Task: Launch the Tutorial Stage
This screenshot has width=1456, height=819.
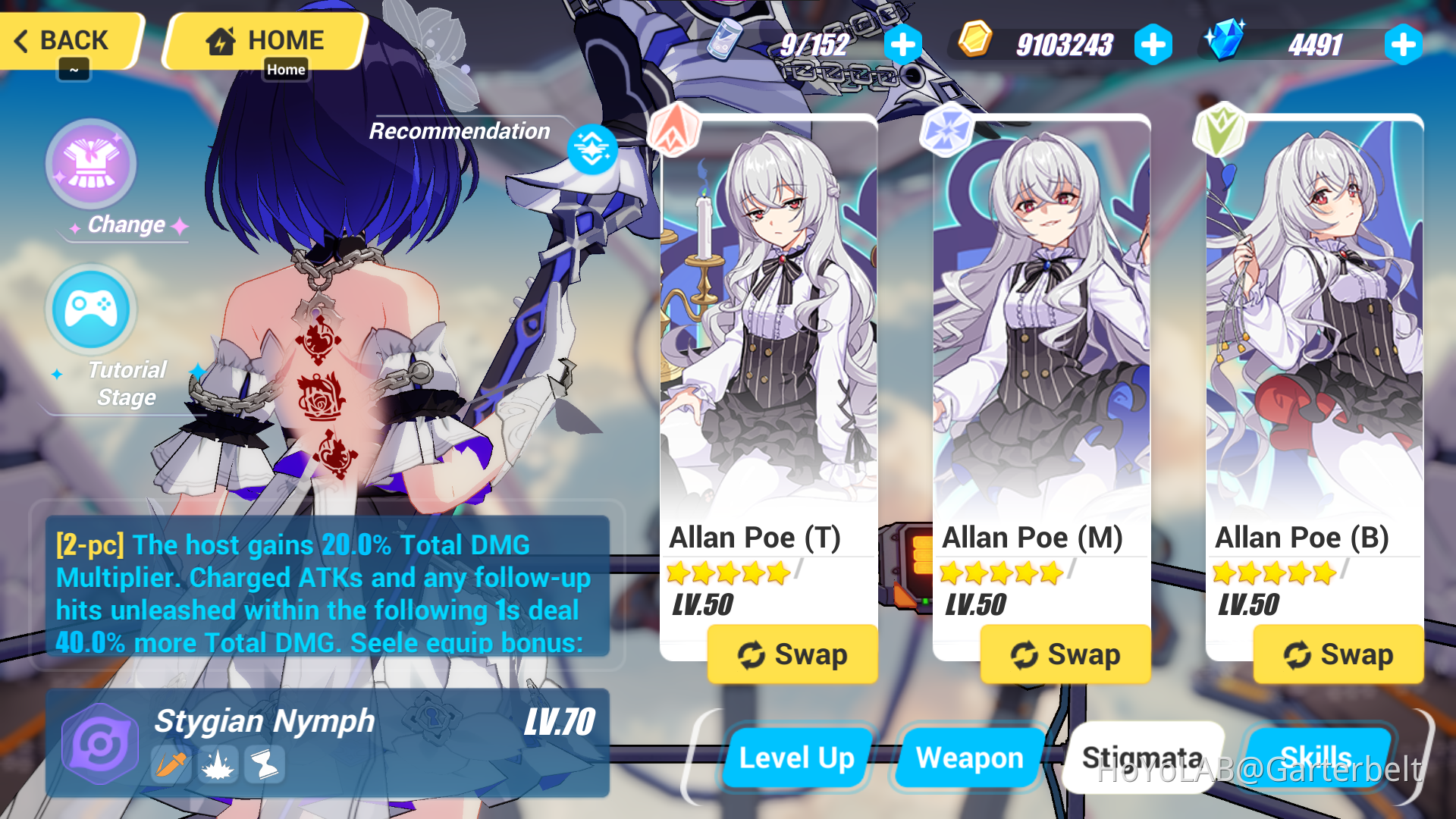Action: tap(91, 309)
